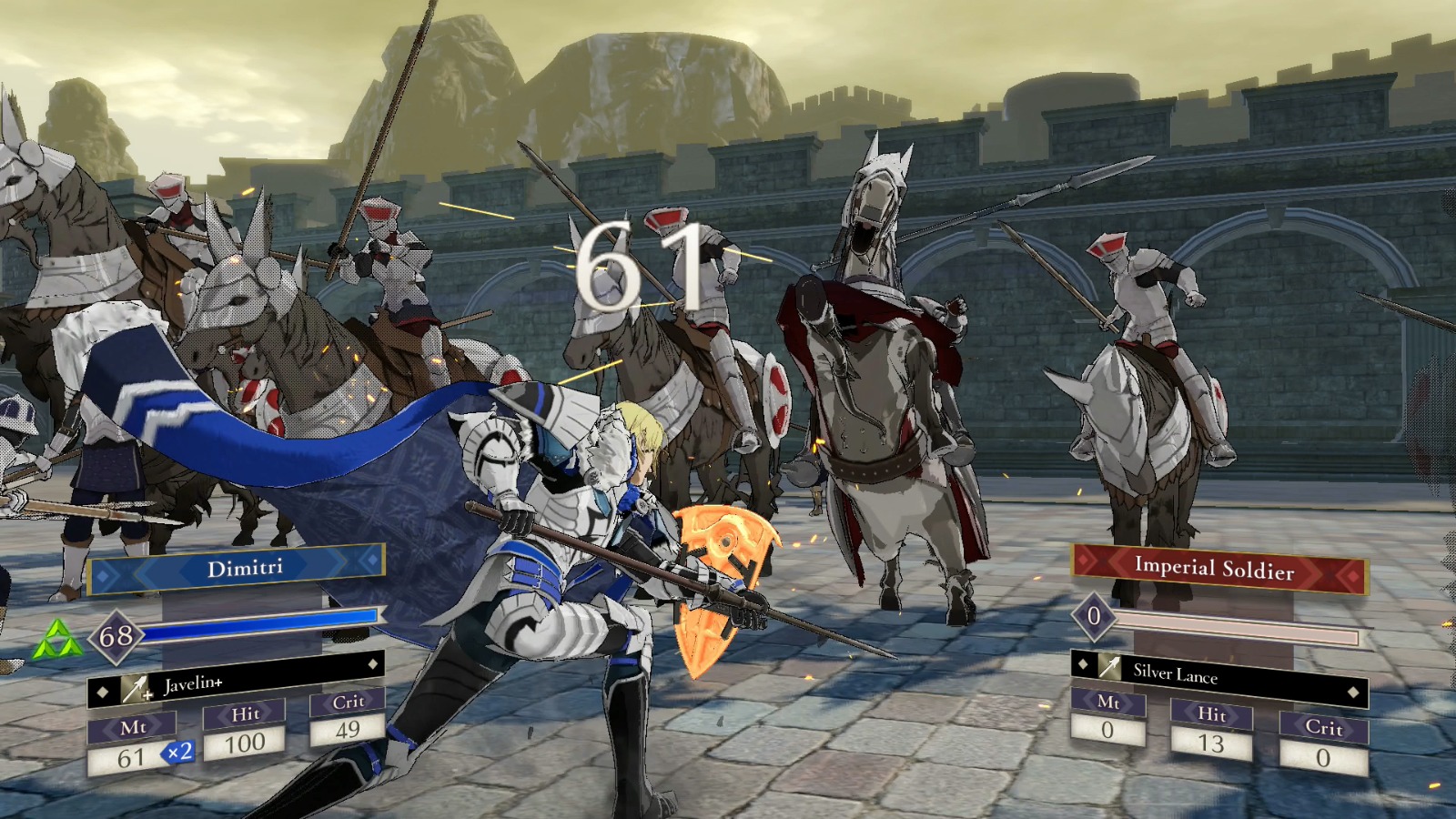The image size is (1456, 819).
Task: Select the Imperial Soldier name banner
Action: [x=1217, y=569]
